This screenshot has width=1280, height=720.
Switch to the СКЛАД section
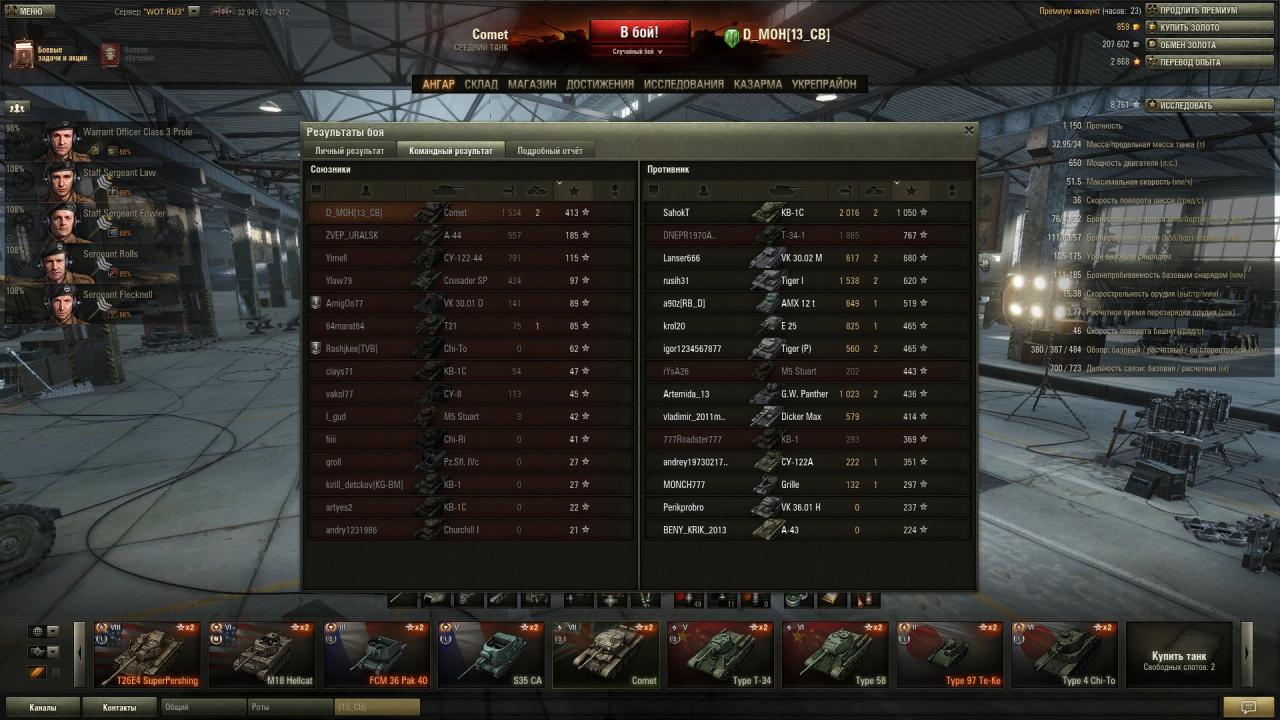(481, 85)
